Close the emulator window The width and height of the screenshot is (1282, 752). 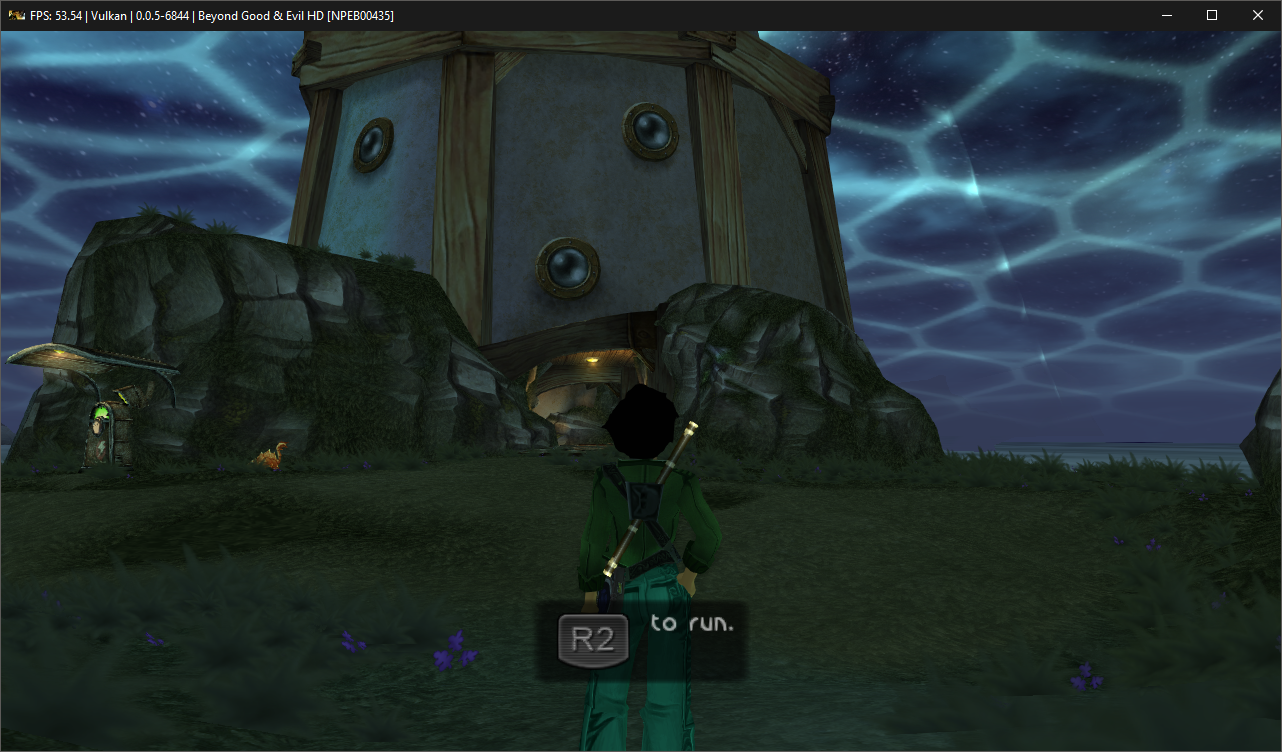pyautogui.click(x=1258, y=15)
